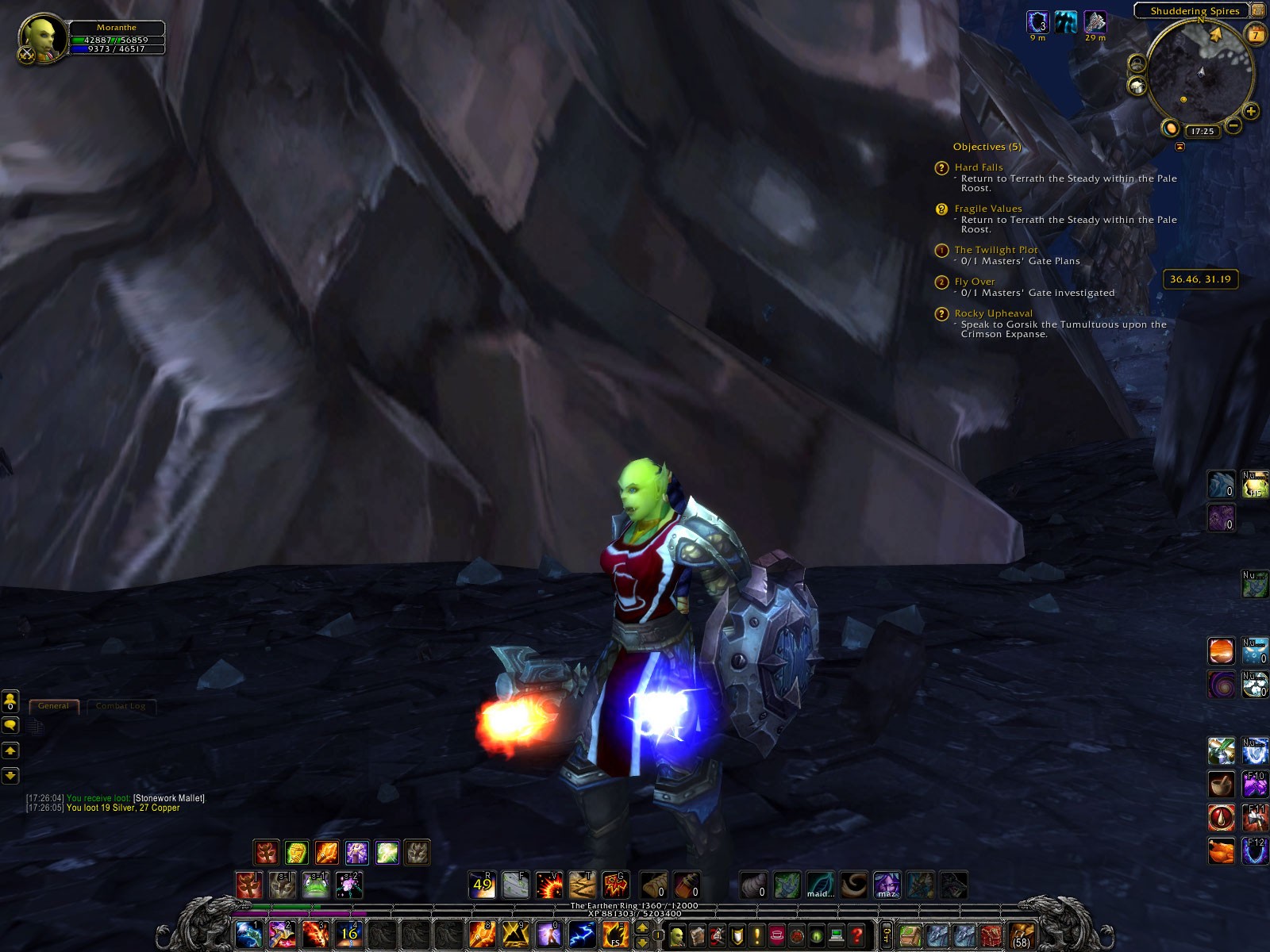Screen dimensions: 1270x952
Task: Activate the lightning bolt ability on action bar
Action: [x=582, y=935]
